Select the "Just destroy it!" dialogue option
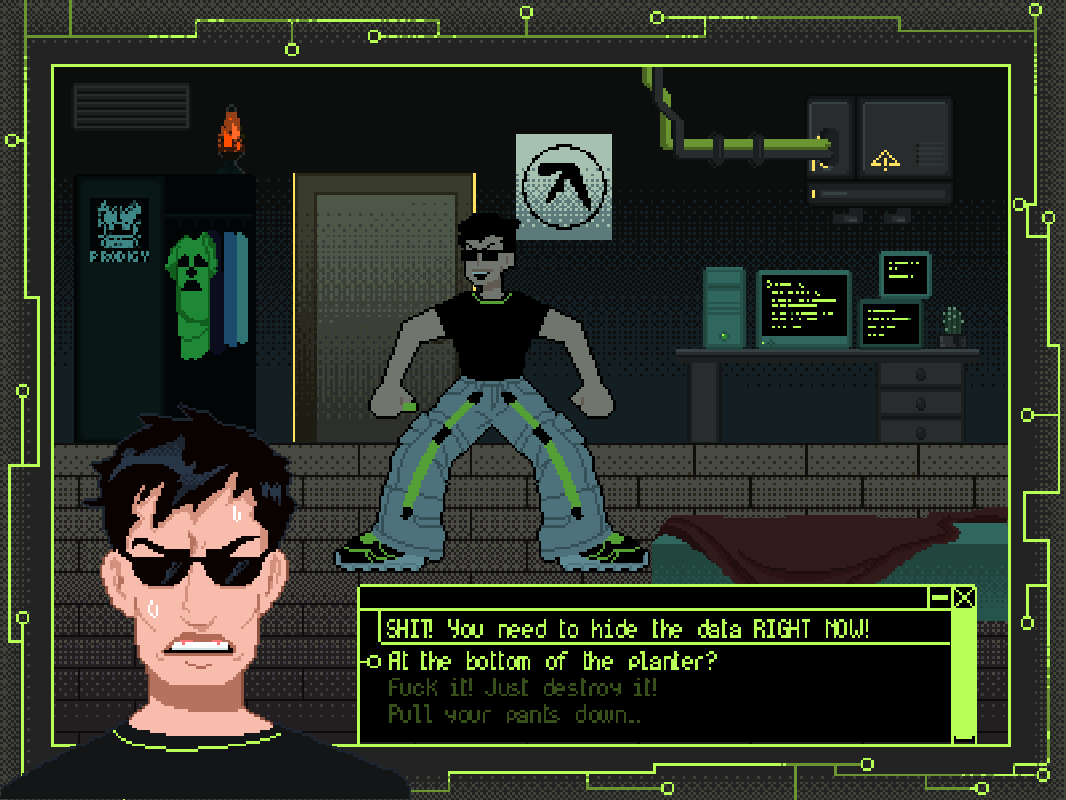Image resolution: width=1066 pixels, height=800 pixels. (x=522, y=688)
